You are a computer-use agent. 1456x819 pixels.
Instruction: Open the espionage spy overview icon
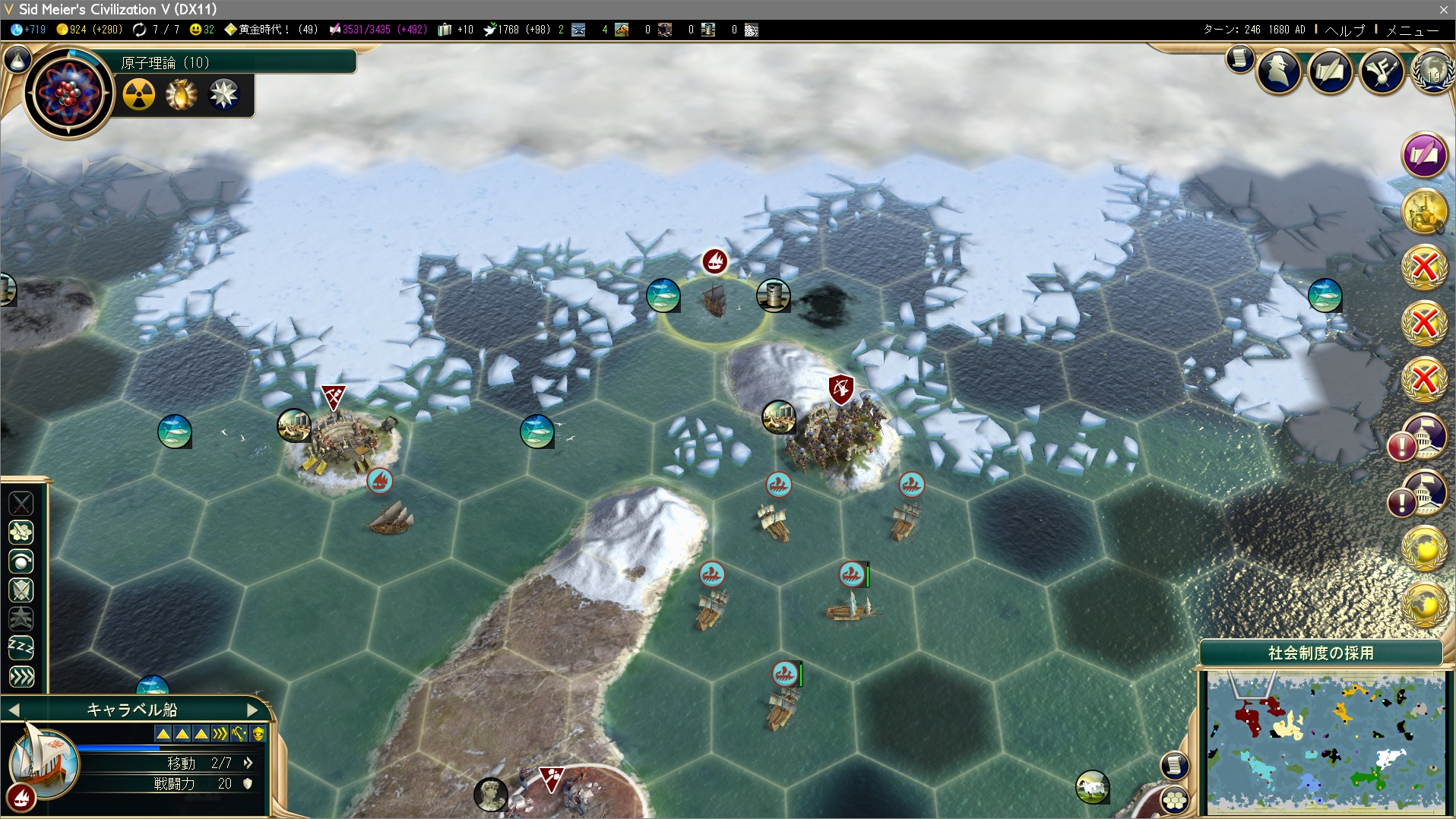point(1279,72)
